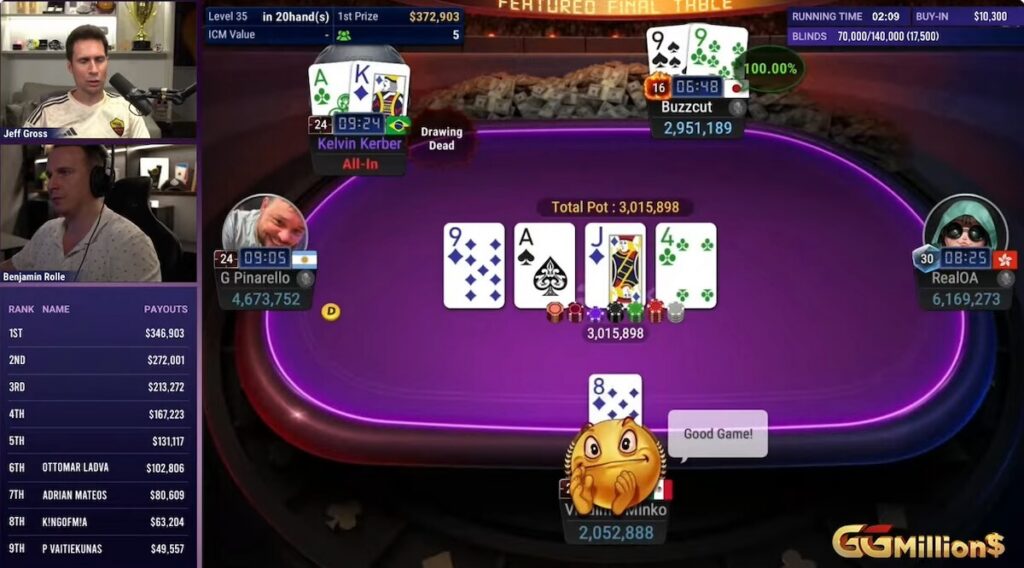The image size is (1024, 568).
Task: Select the yellow dealer button chip
Action: [x=331, y=312]
